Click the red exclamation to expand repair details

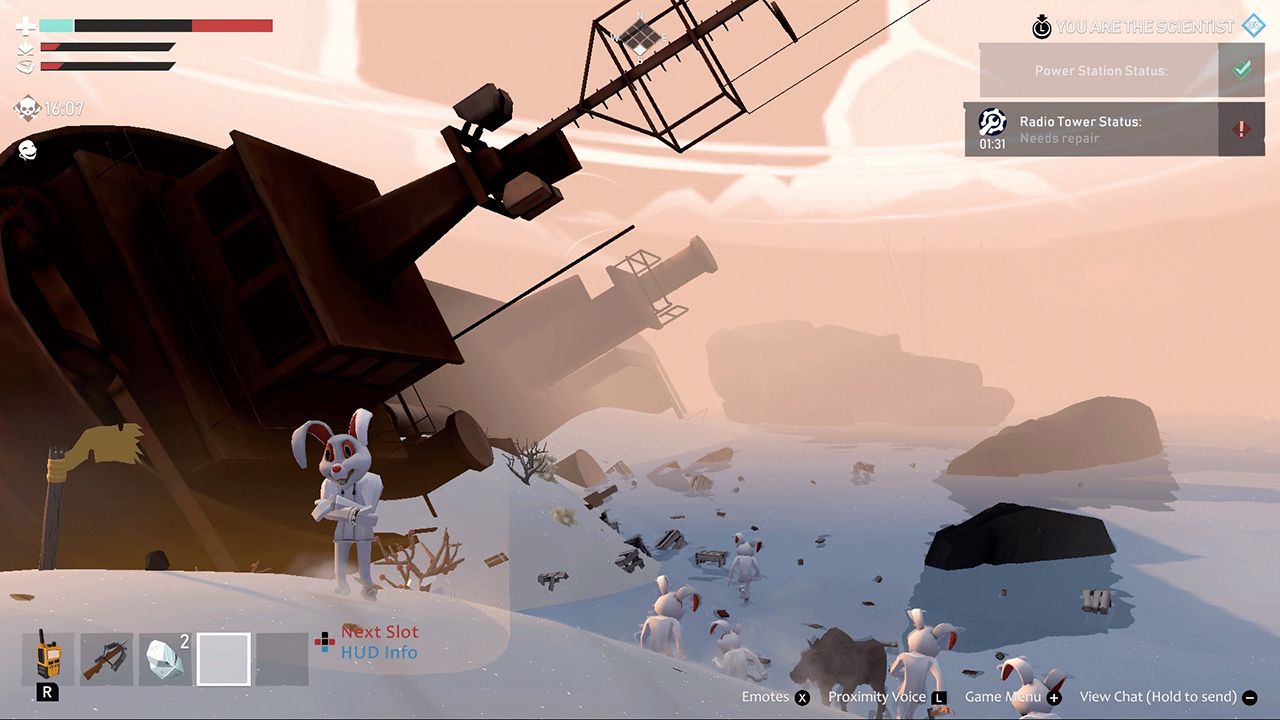click(x=1242, y=129)
